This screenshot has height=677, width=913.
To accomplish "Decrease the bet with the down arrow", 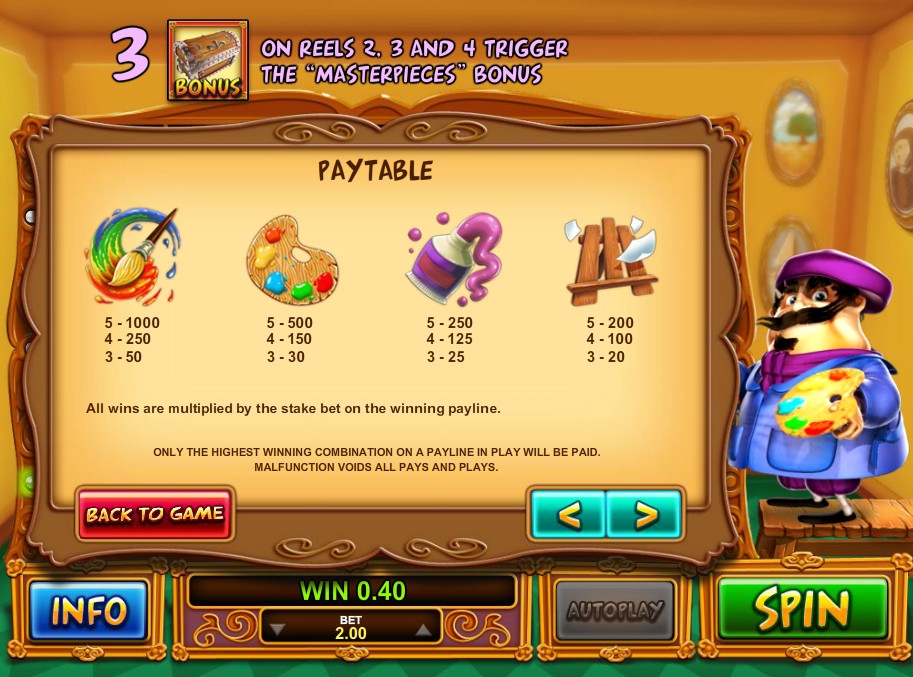I will (279, 630).
